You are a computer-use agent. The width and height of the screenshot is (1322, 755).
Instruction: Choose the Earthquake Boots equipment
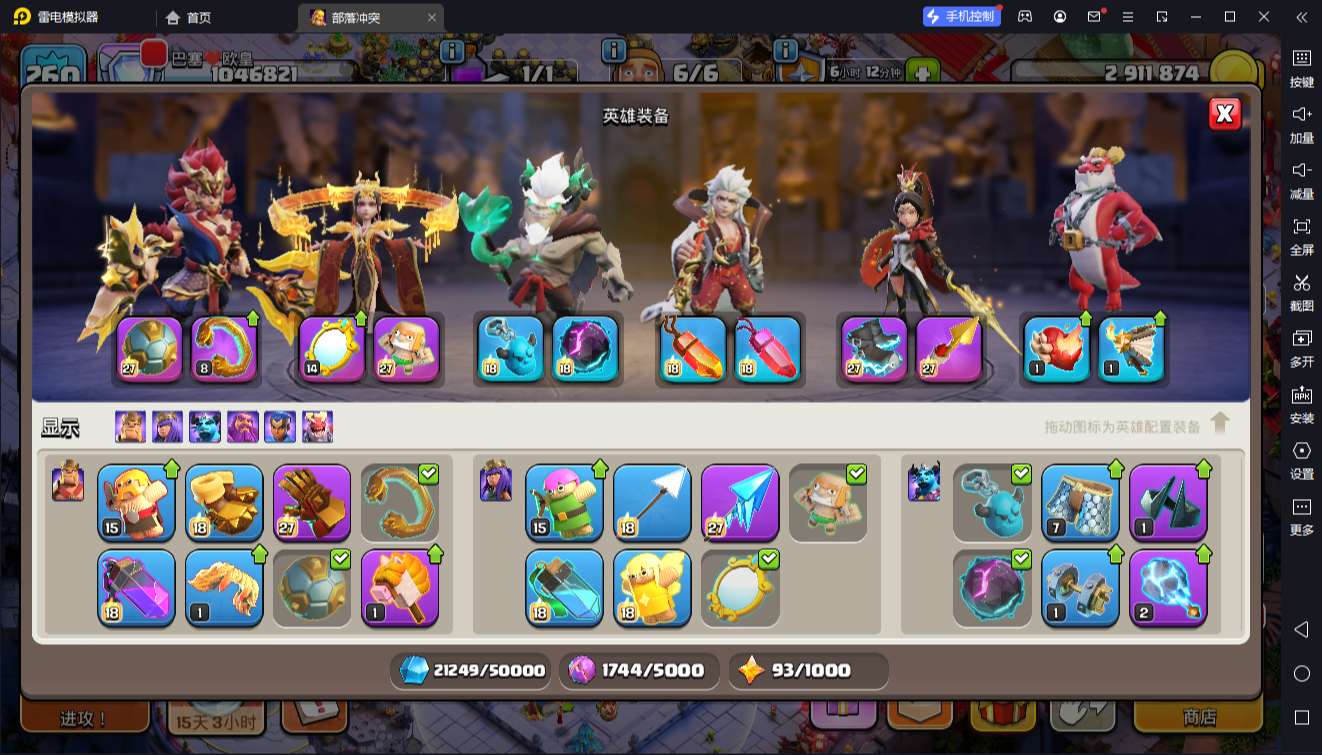coord(224,502)
